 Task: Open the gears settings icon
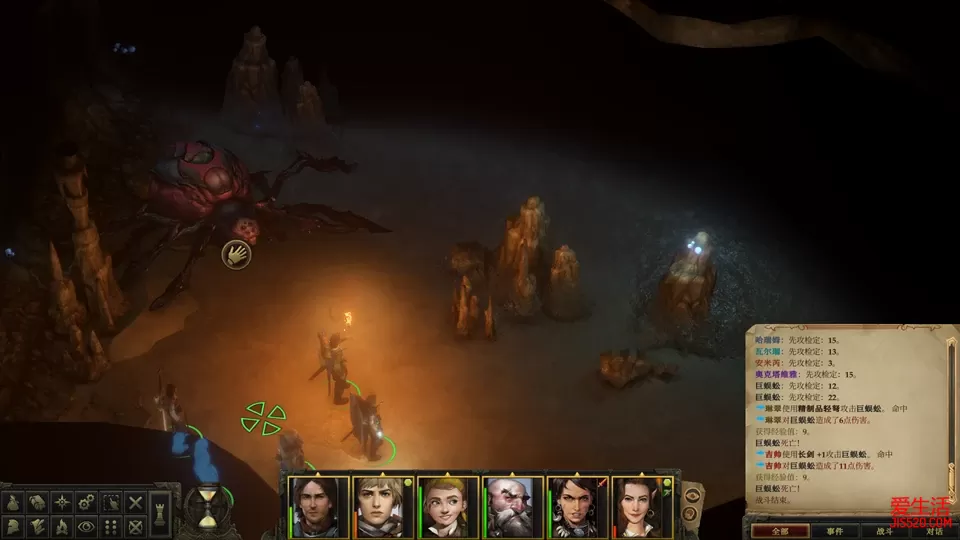(x=87, y=502)
